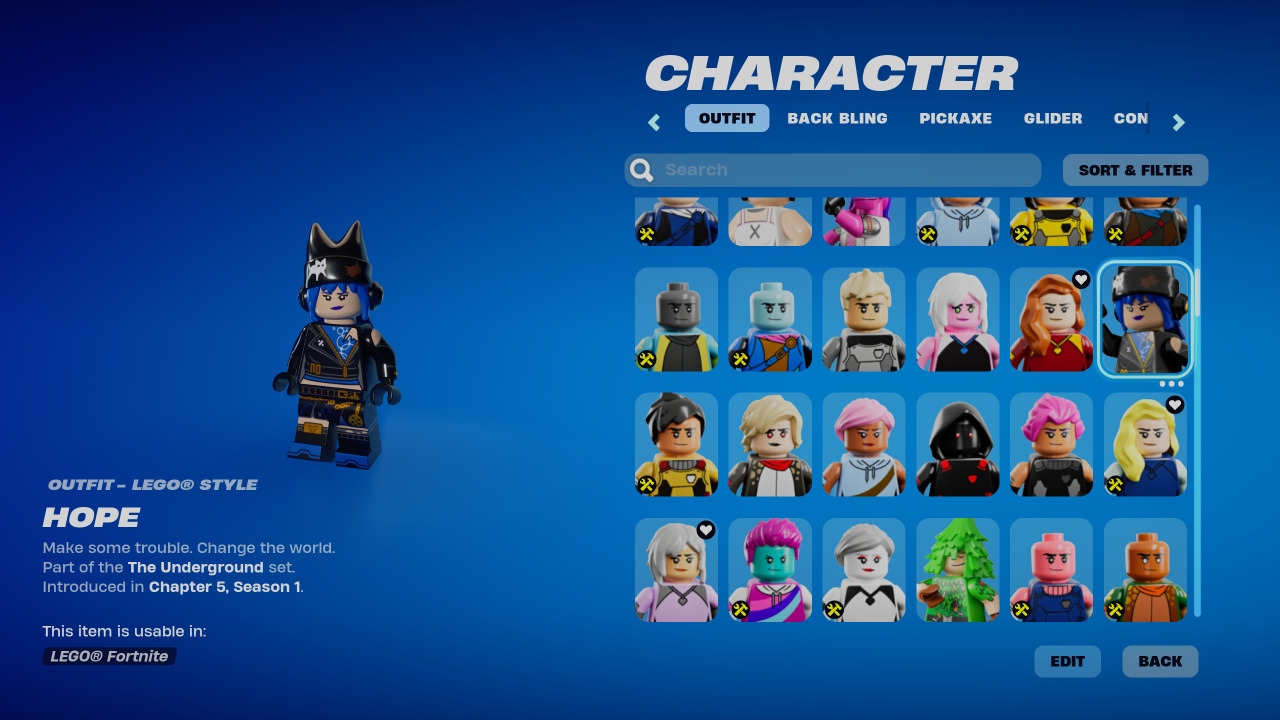This screenshot has height=720, width=1280.
Task: Toggle favorite on the silver-haired outfit
Action: pos(706,530)
